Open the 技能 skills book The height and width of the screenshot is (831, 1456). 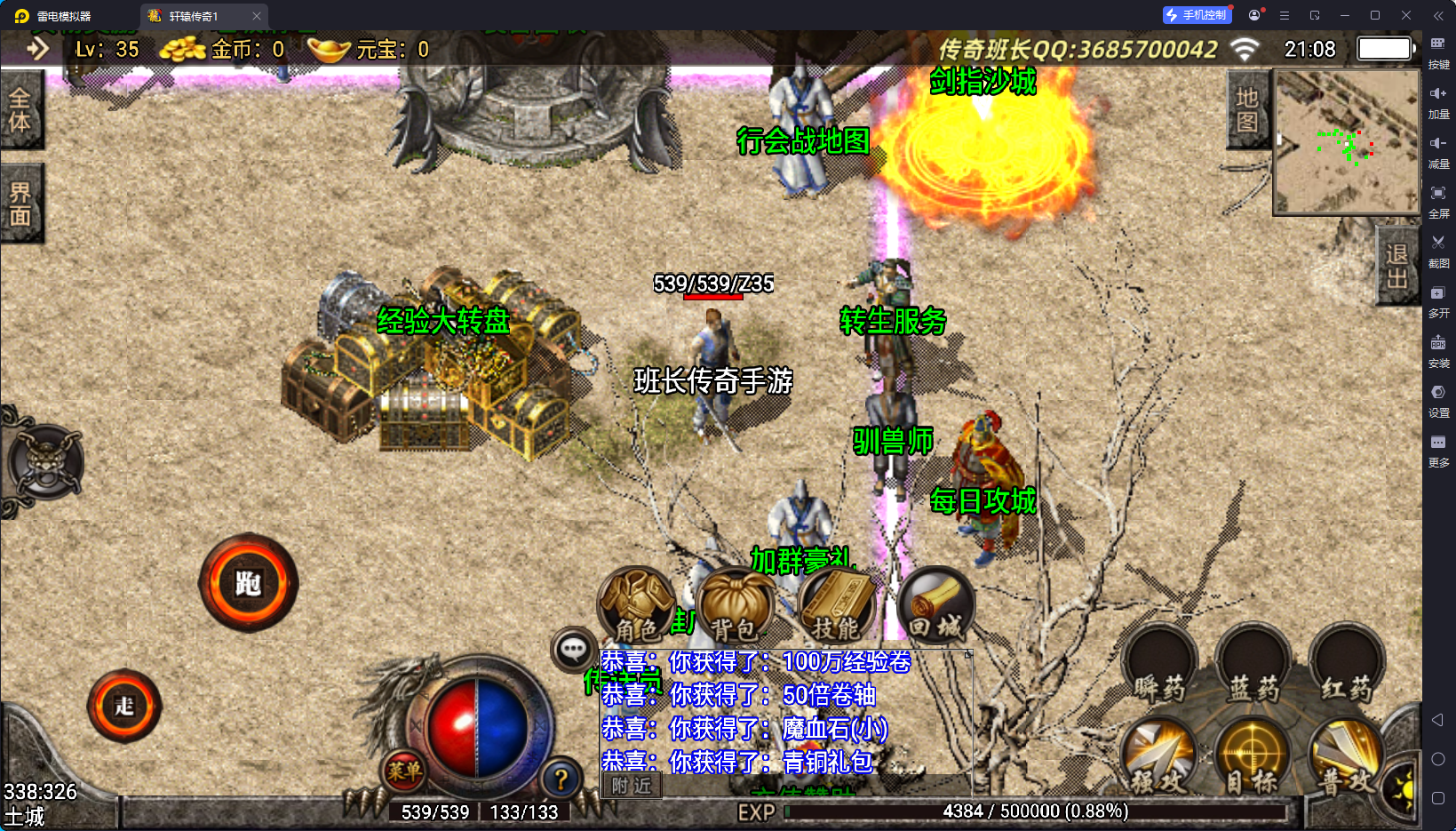coord(835,605)
